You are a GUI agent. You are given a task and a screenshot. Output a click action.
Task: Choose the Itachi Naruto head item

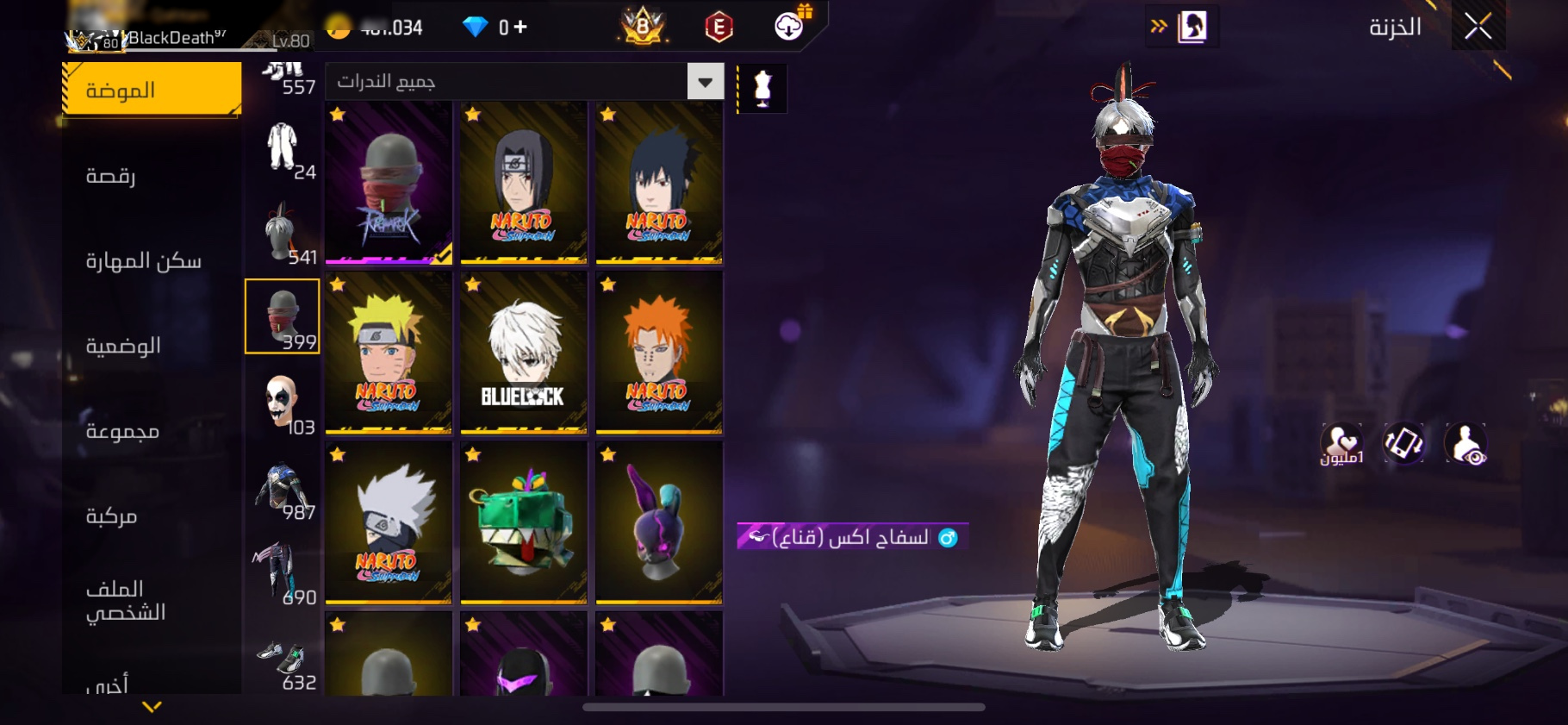(524, 182)
